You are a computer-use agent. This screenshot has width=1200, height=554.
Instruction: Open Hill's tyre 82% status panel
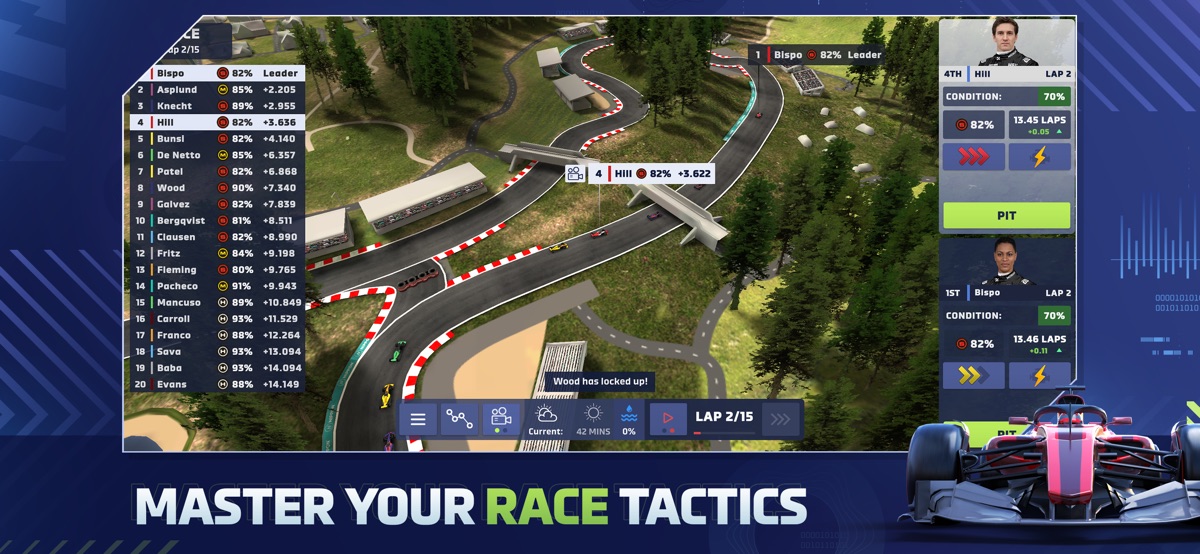[973, 125]
